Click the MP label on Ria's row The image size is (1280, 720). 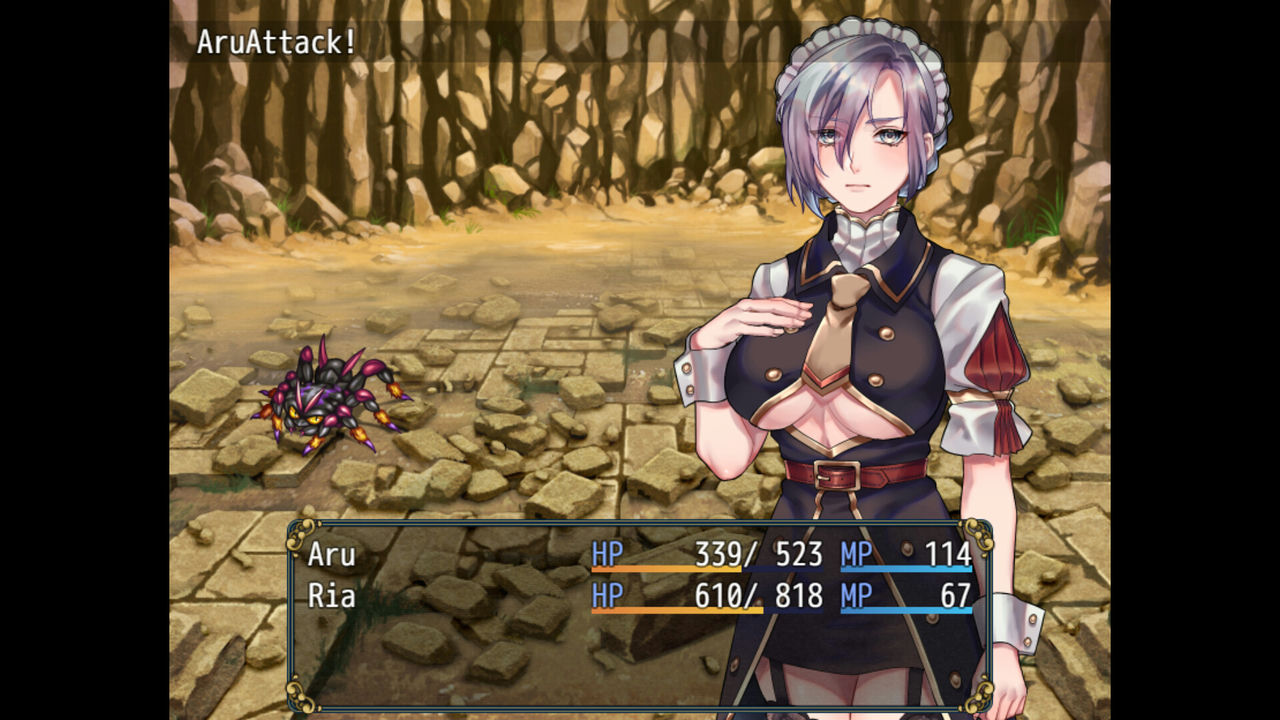[855, 595]
